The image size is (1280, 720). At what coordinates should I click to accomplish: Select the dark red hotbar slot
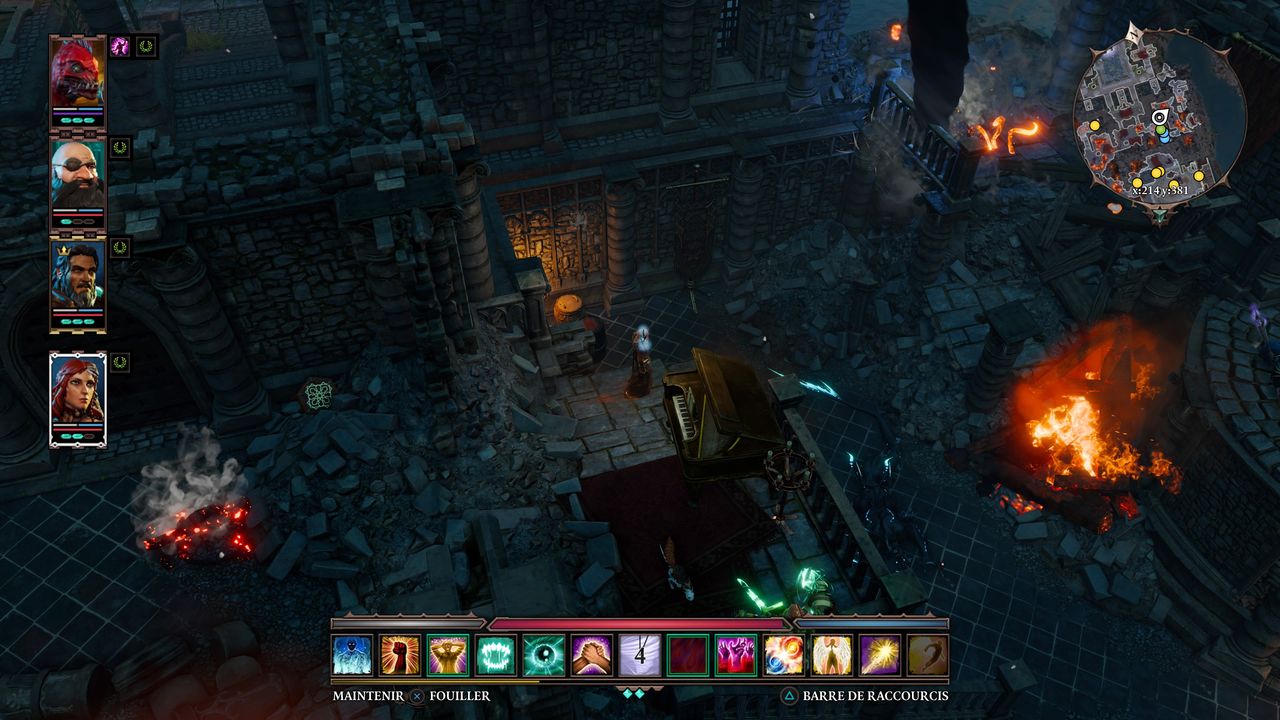tap(688, 655)
